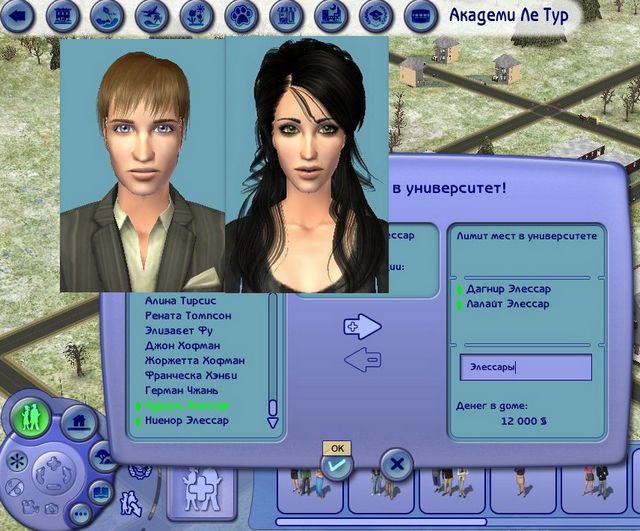Select Ниенор Элессар in the list
The width and height of the screenshot is (640, 531).
point(186,421)
